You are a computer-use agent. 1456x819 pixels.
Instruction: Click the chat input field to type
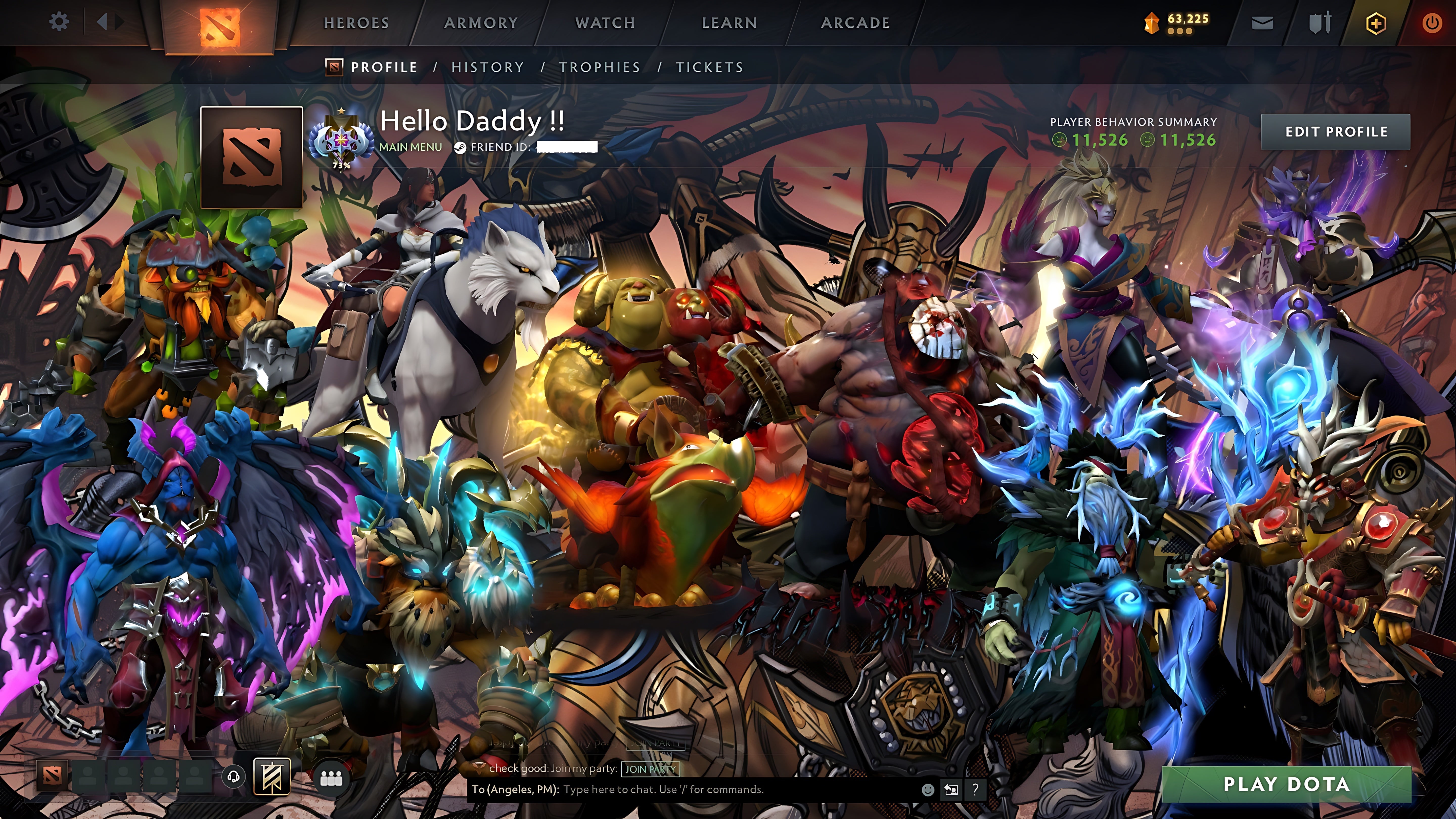[x=678, y=790]
